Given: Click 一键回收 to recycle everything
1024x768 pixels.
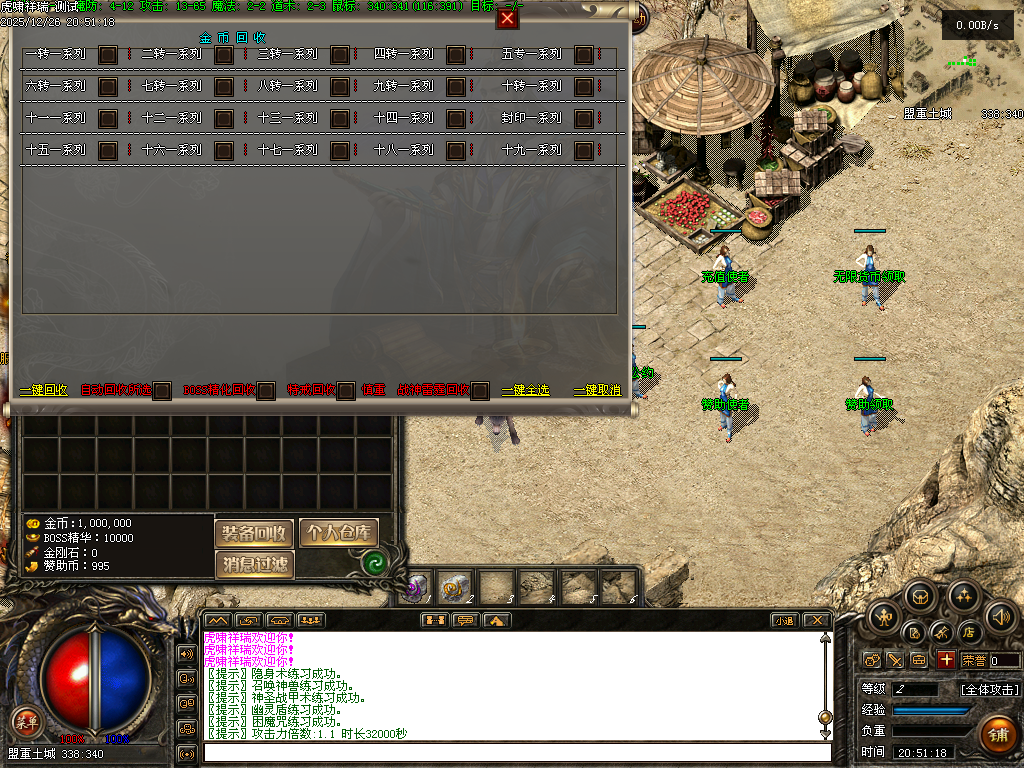Looking at the screenshot, I should 44,390.
